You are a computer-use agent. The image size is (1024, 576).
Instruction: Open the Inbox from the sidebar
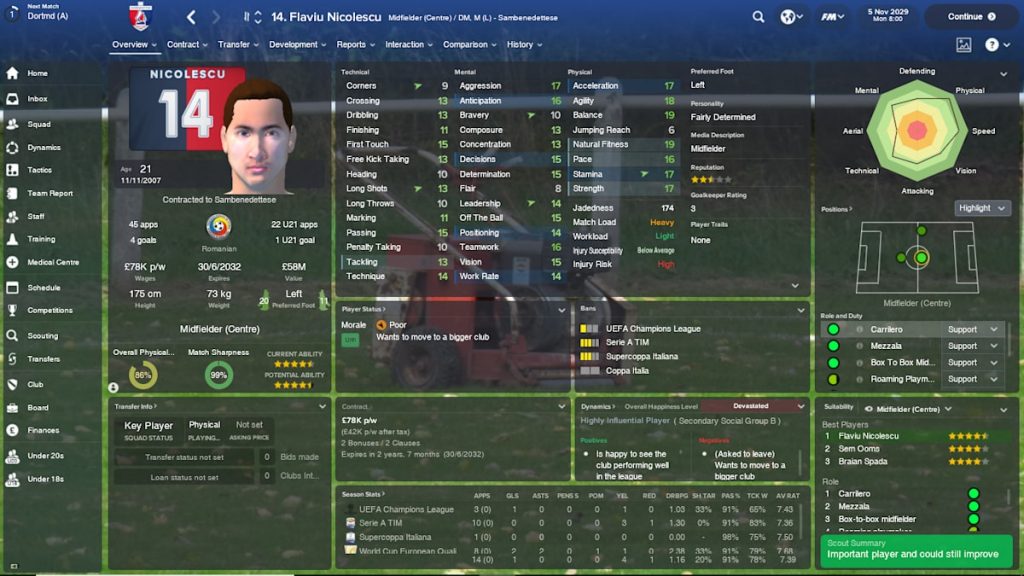[37, 99]
